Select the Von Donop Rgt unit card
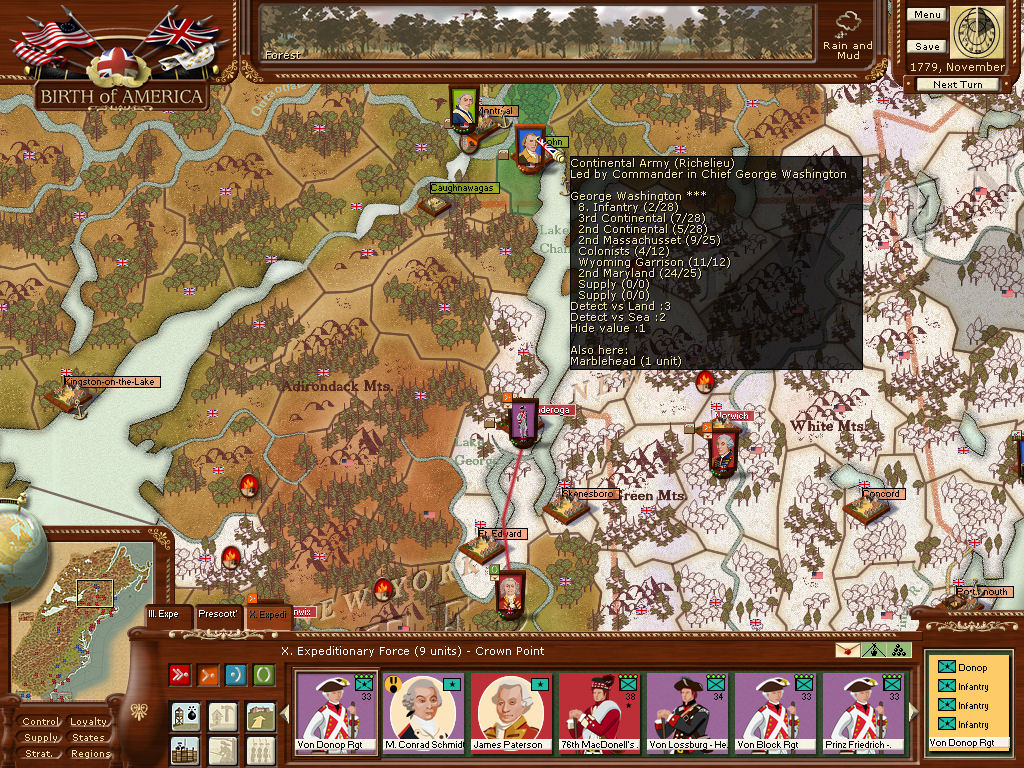This screenshot has width=1024, height=768. pos(337,712)
